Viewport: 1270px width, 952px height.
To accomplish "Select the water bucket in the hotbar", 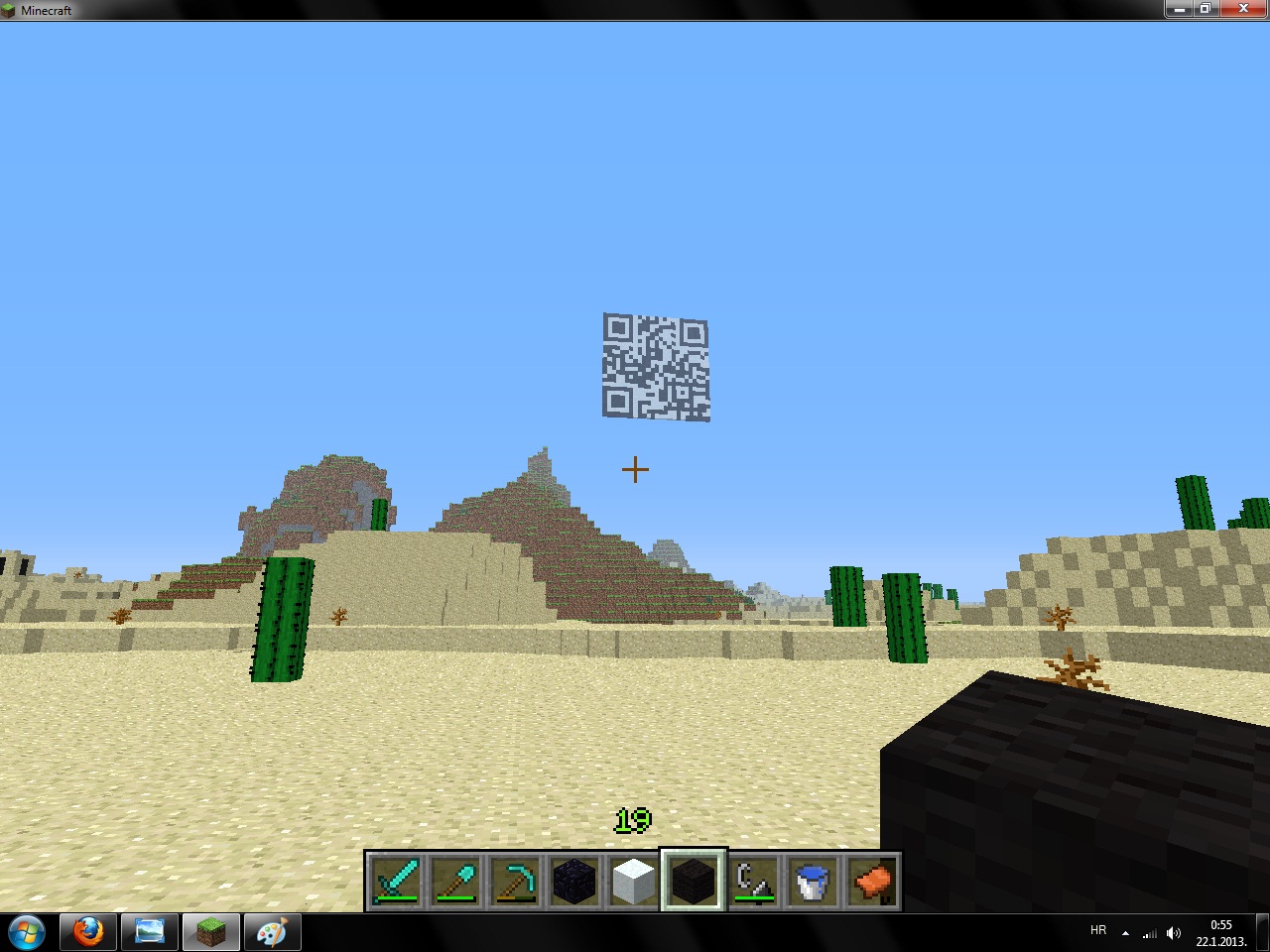I will [813, 878].
